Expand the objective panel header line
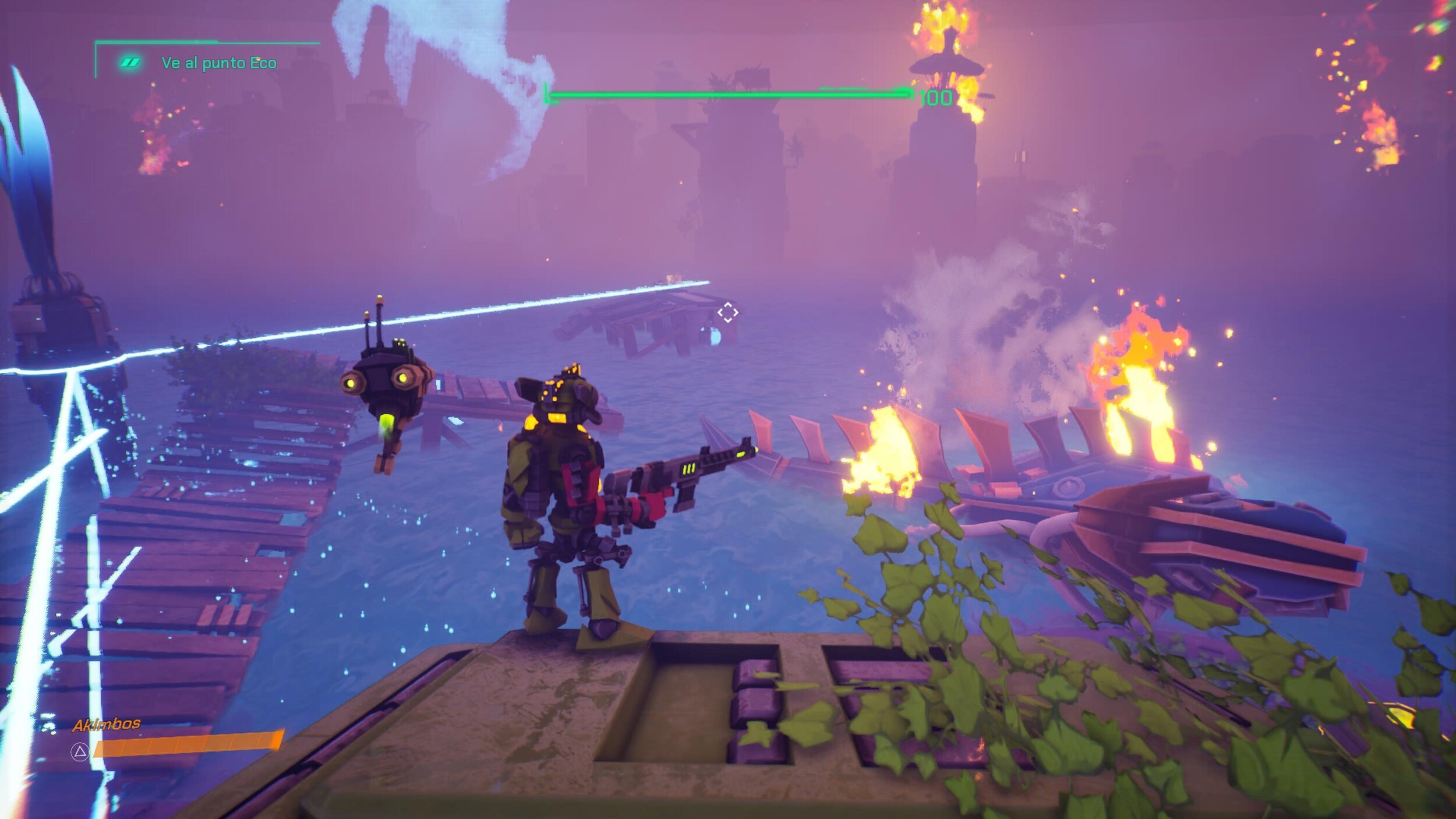This screenshot has width=1456, height=819. pyautogui.click(x=207, y=42)
